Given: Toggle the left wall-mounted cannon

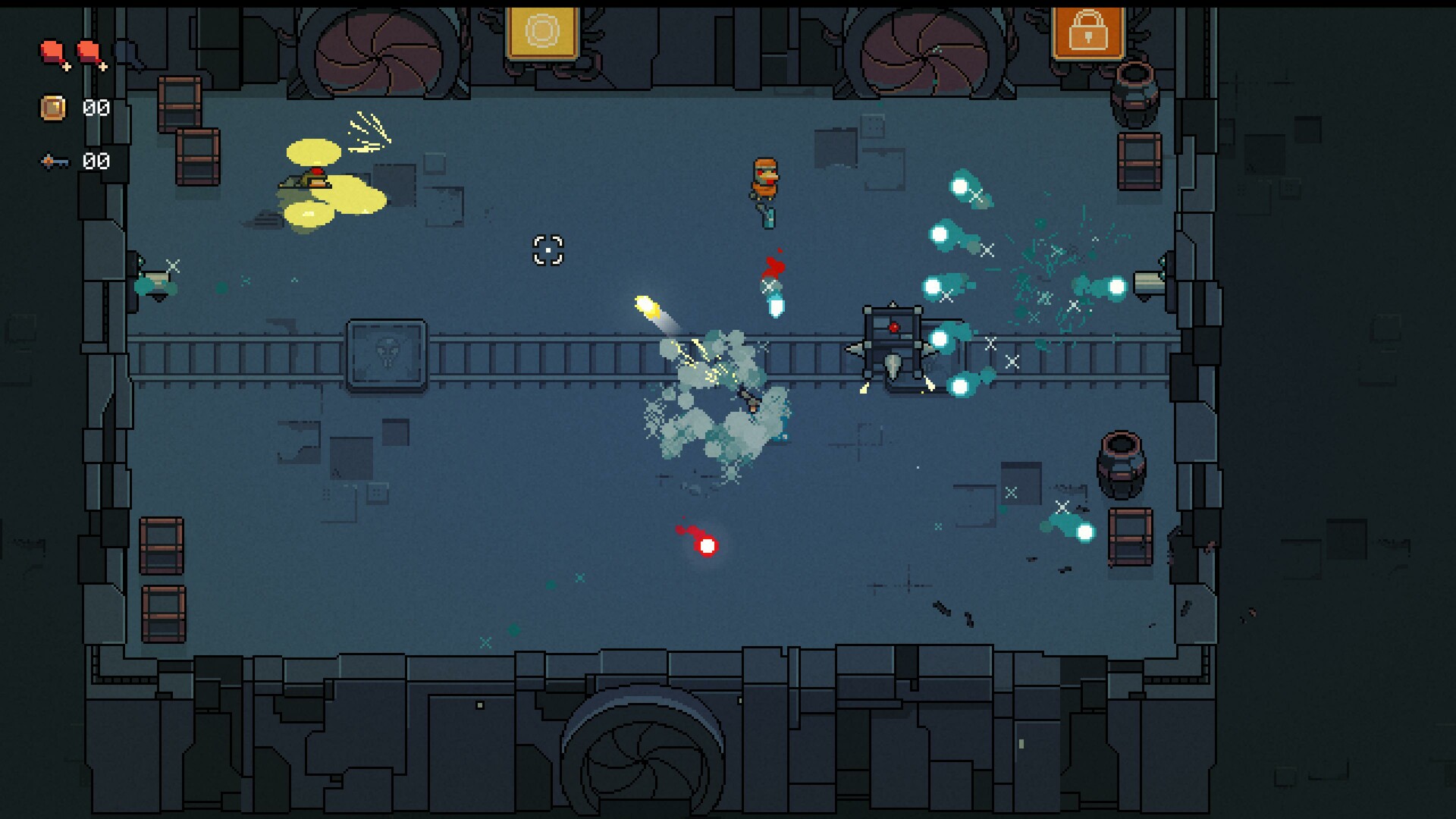Looking at the screenshot, I should (155, 284).
